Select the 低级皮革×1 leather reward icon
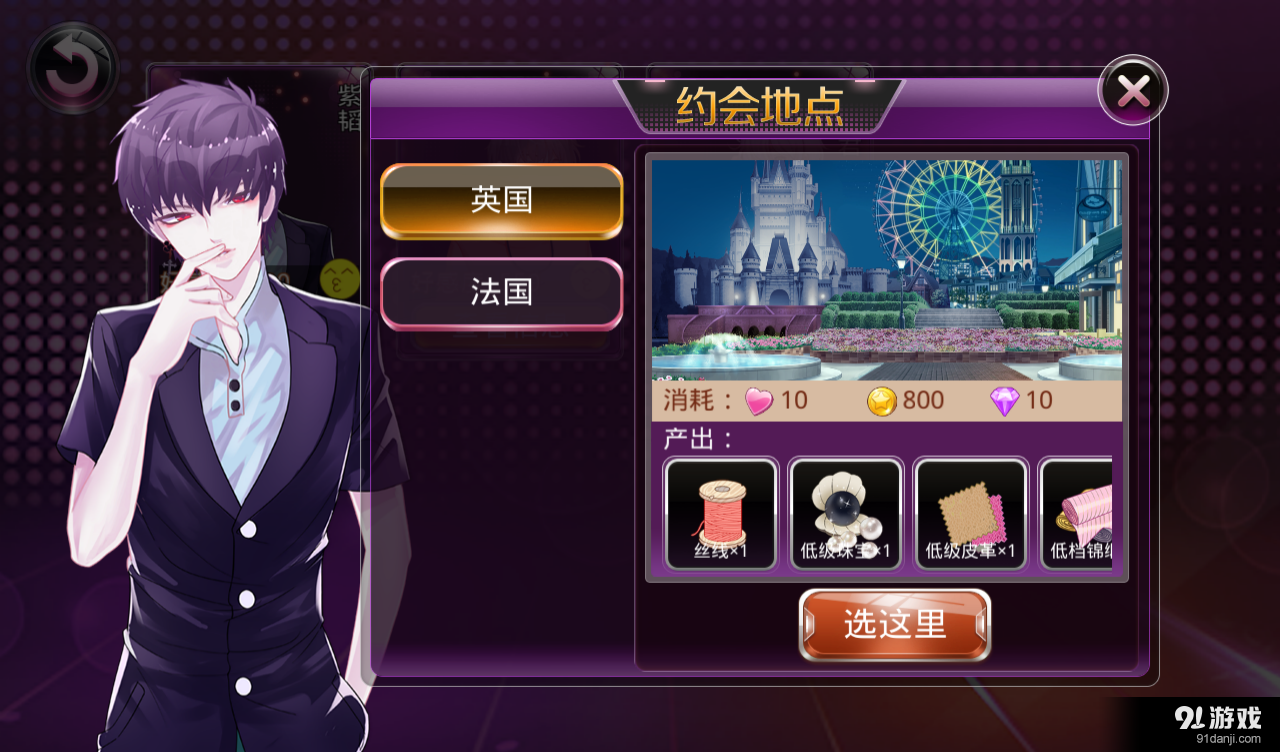This screenshot has width=1280, height=752. pos(969,513)
